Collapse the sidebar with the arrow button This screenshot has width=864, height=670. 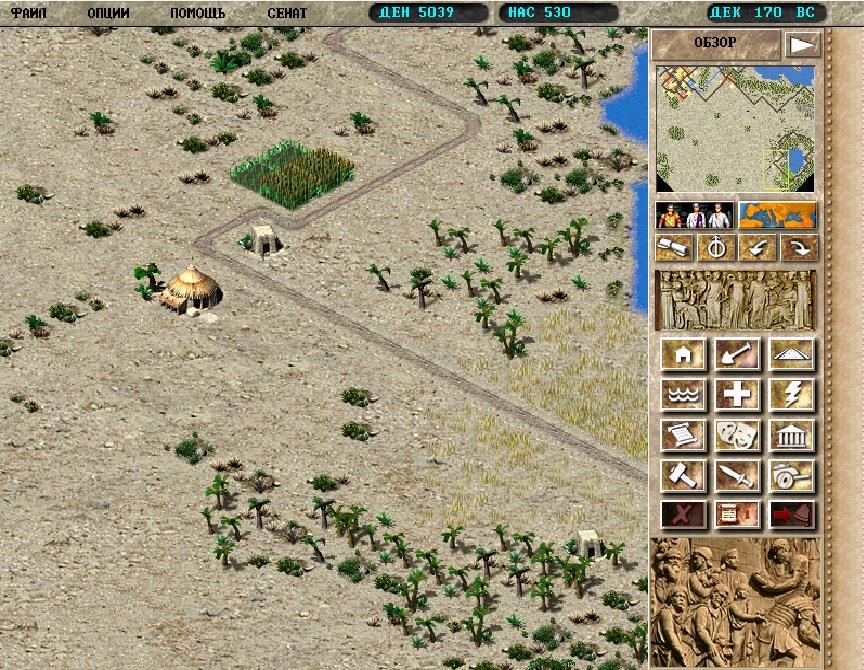(x=802, y=44)
